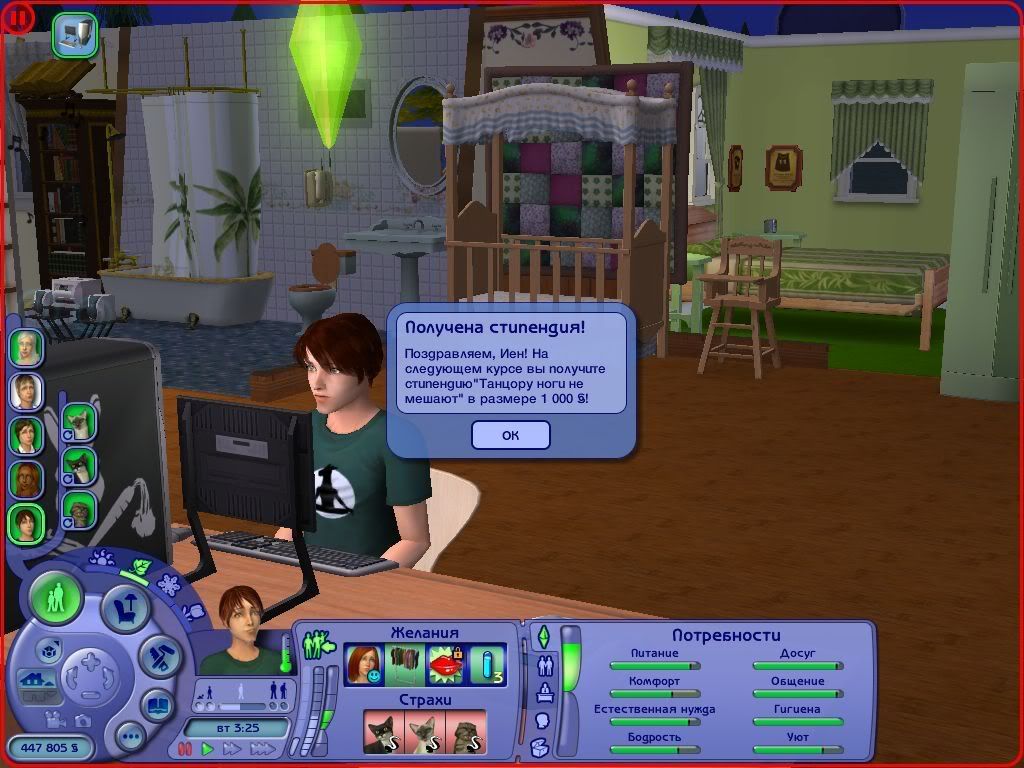The width and height of the screenshot is (1024, 768).
Task: Select the clothing rack want
Action: click(x=402, y=664)
